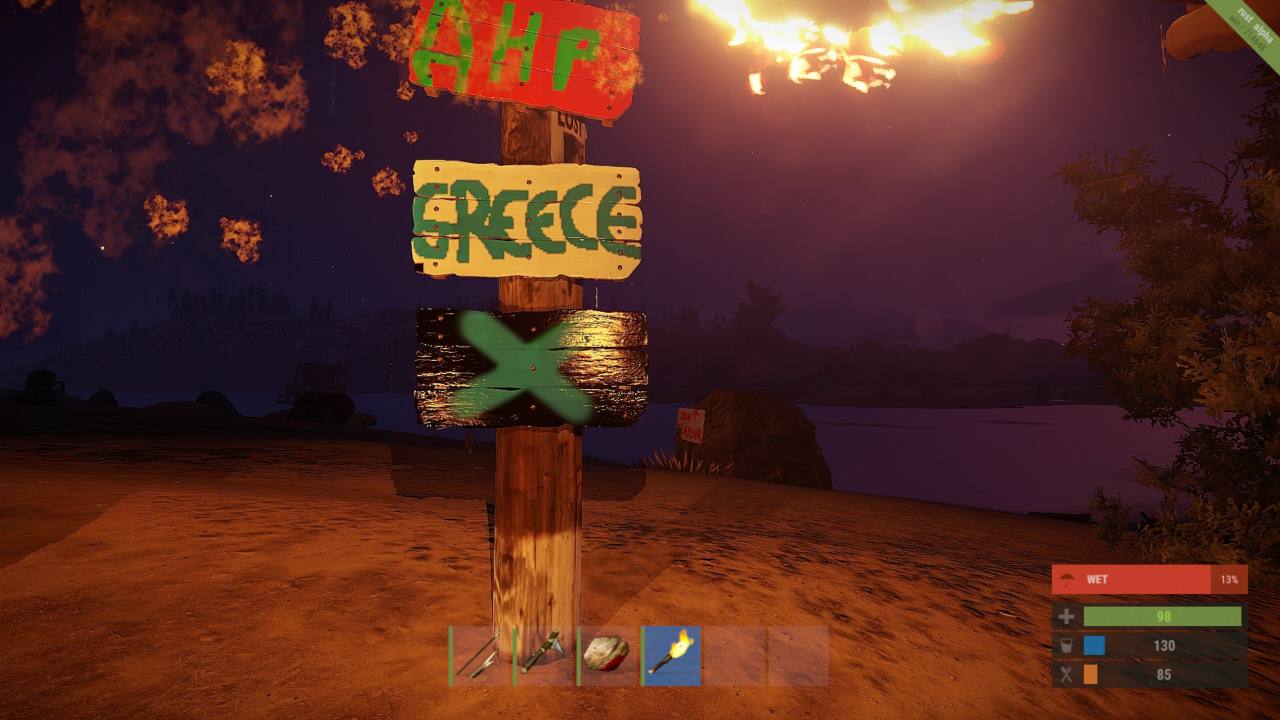Click the wooden sign post
The width and height of the screenshot is (1280, 720).
[540, 530]
